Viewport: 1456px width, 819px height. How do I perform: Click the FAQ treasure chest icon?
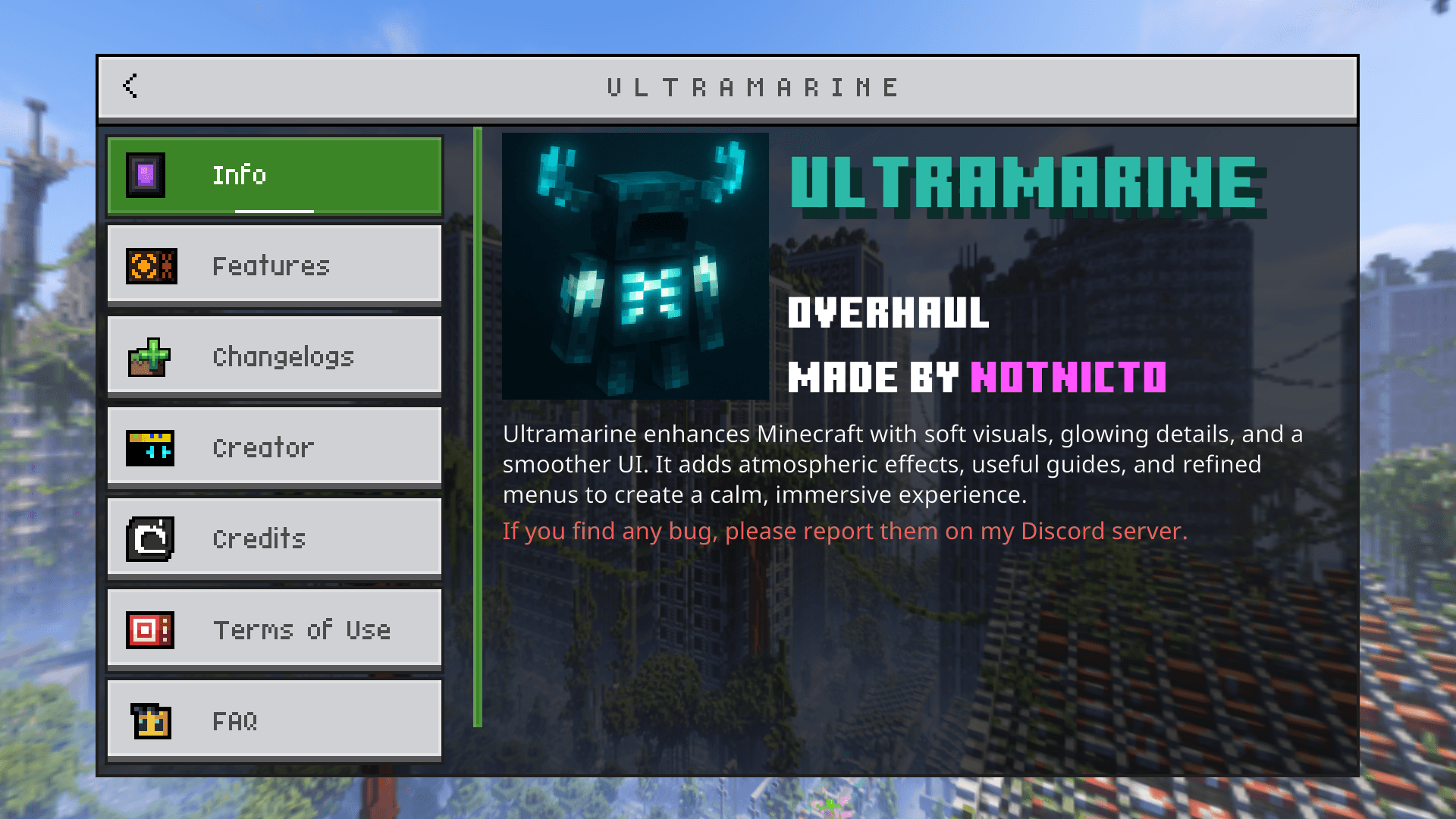pyautogui.click(x=149, y=720)
